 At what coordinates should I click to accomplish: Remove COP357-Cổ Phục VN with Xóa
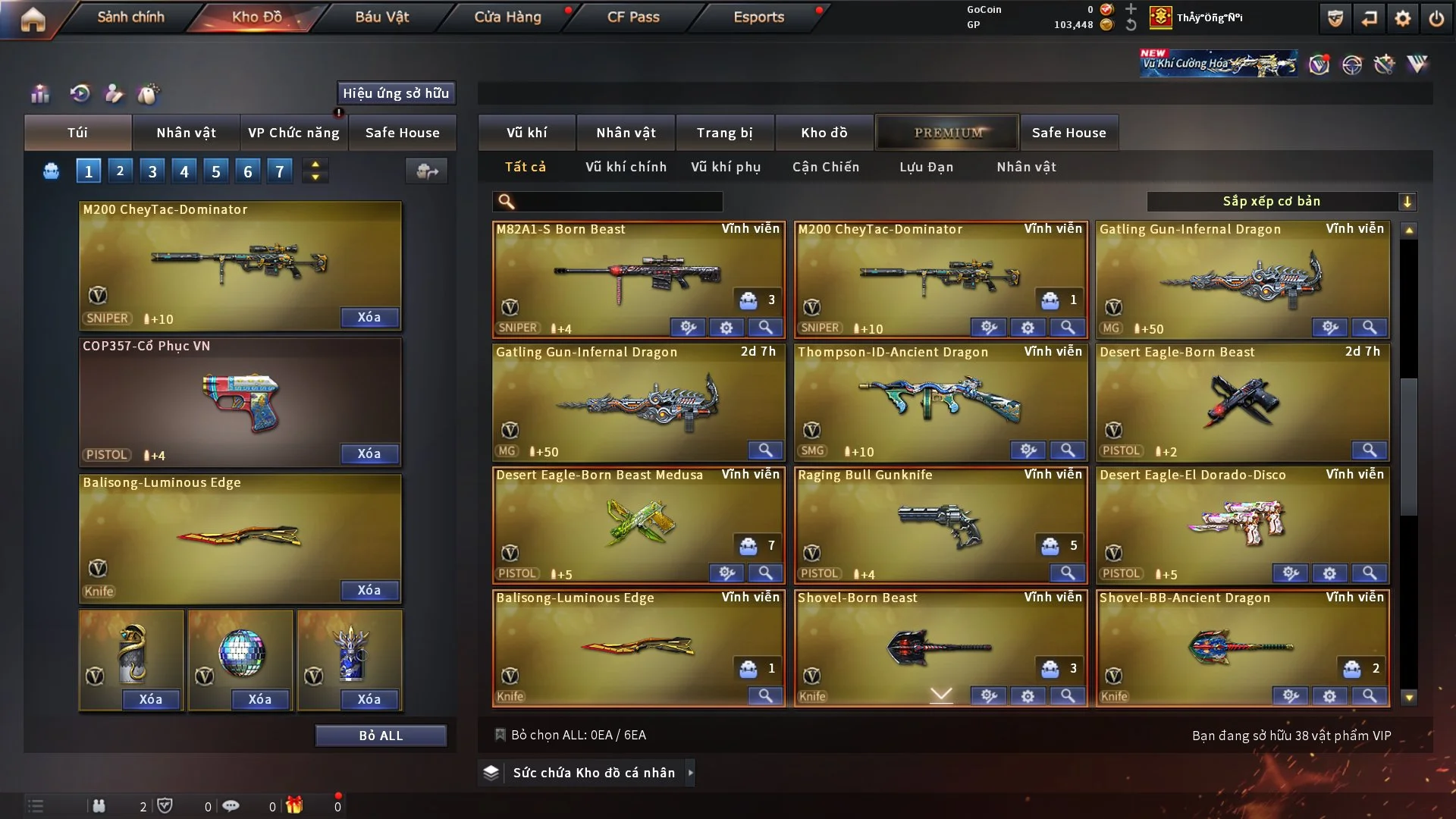pyautogui.click(x=369, y=453)
